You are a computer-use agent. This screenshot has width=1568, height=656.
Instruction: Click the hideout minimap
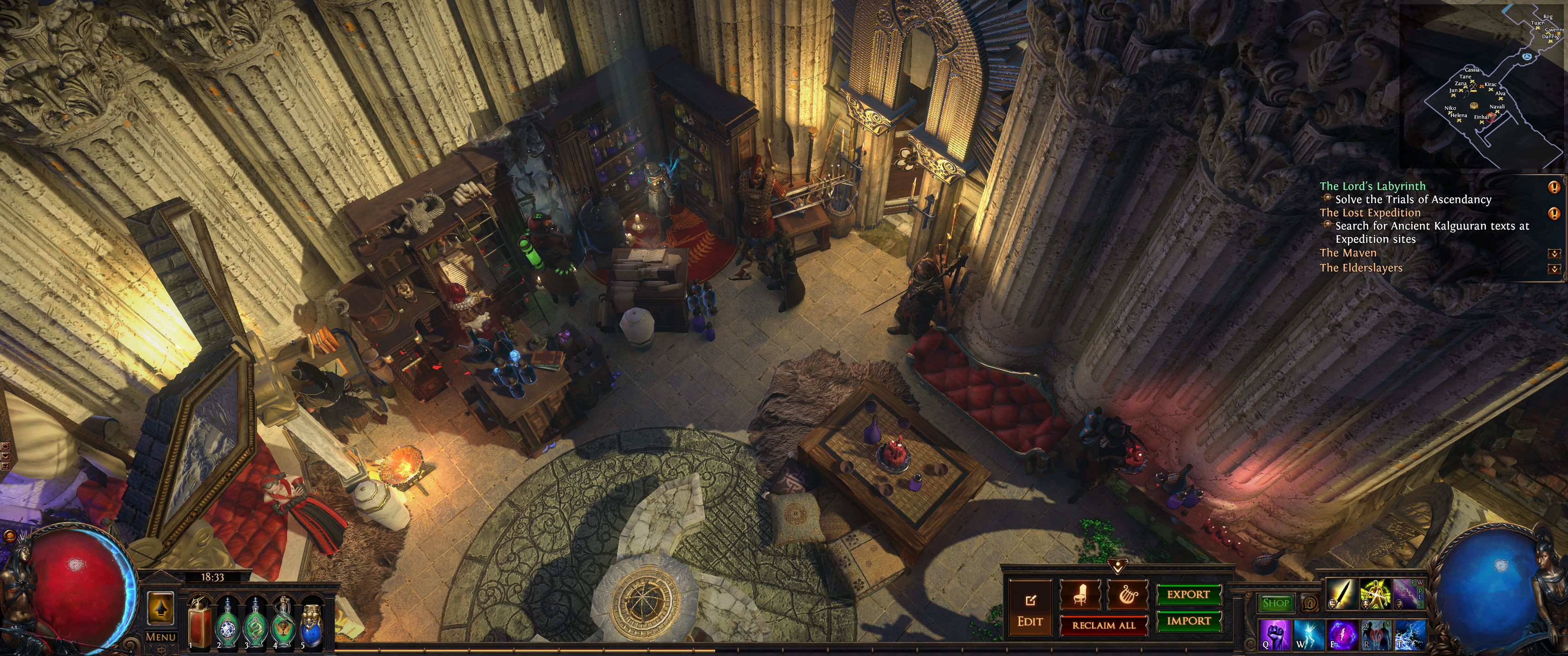[1483, 85]
